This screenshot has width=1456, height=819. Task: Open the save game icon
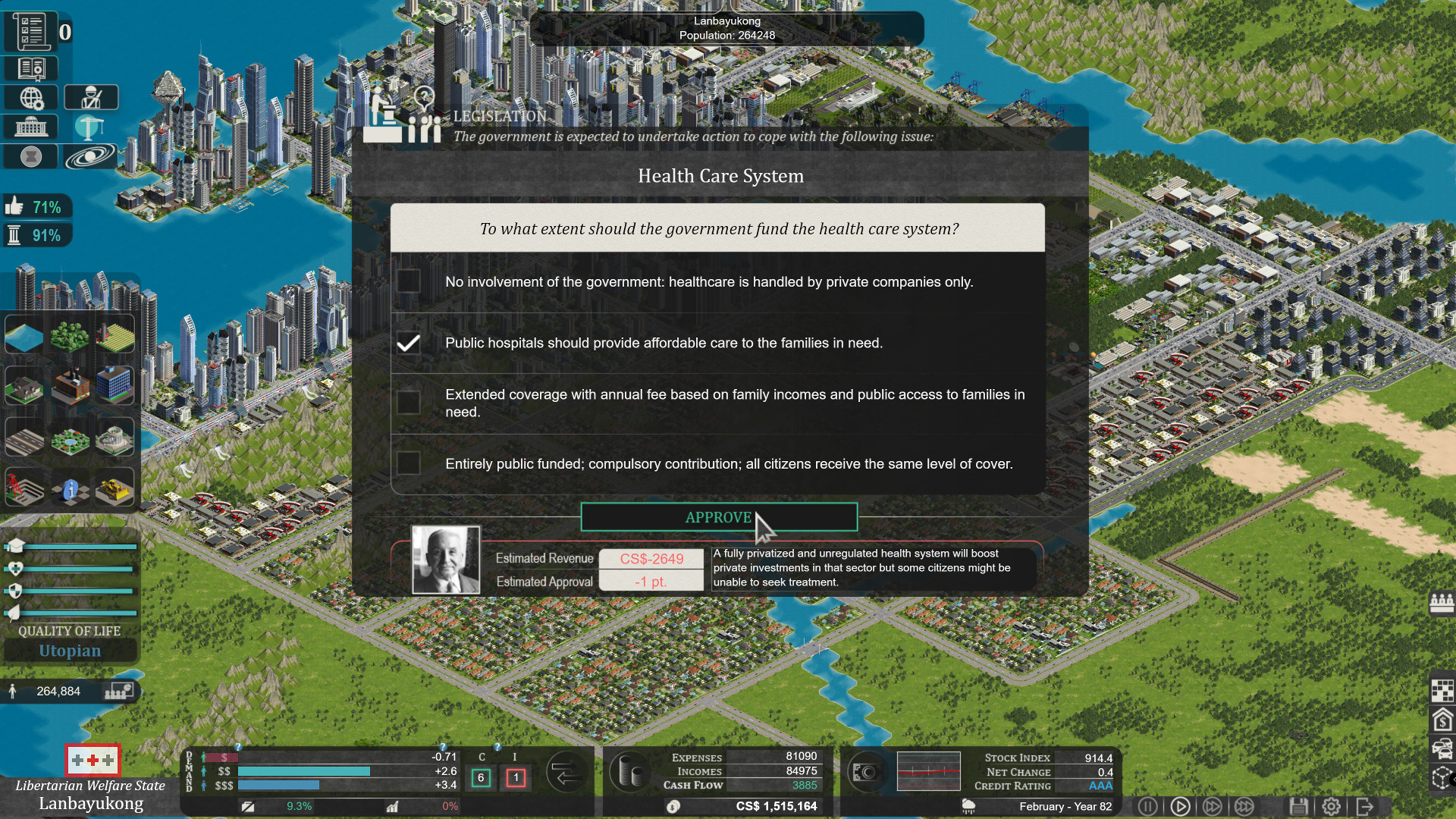[x=1300, y=806]
